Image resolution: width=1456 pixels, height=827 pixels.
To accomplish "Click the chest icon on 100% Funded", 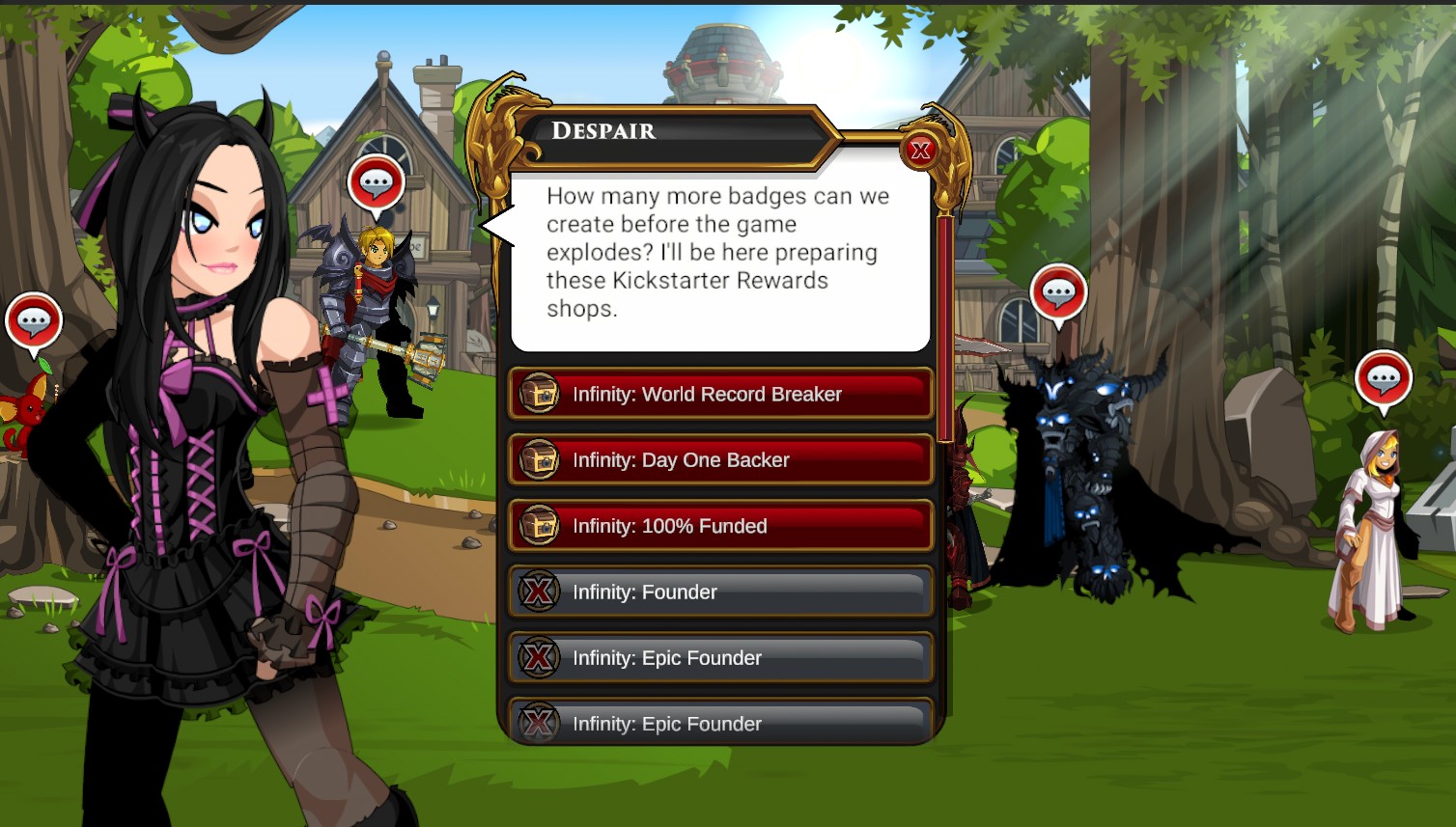I will (539, 526).
